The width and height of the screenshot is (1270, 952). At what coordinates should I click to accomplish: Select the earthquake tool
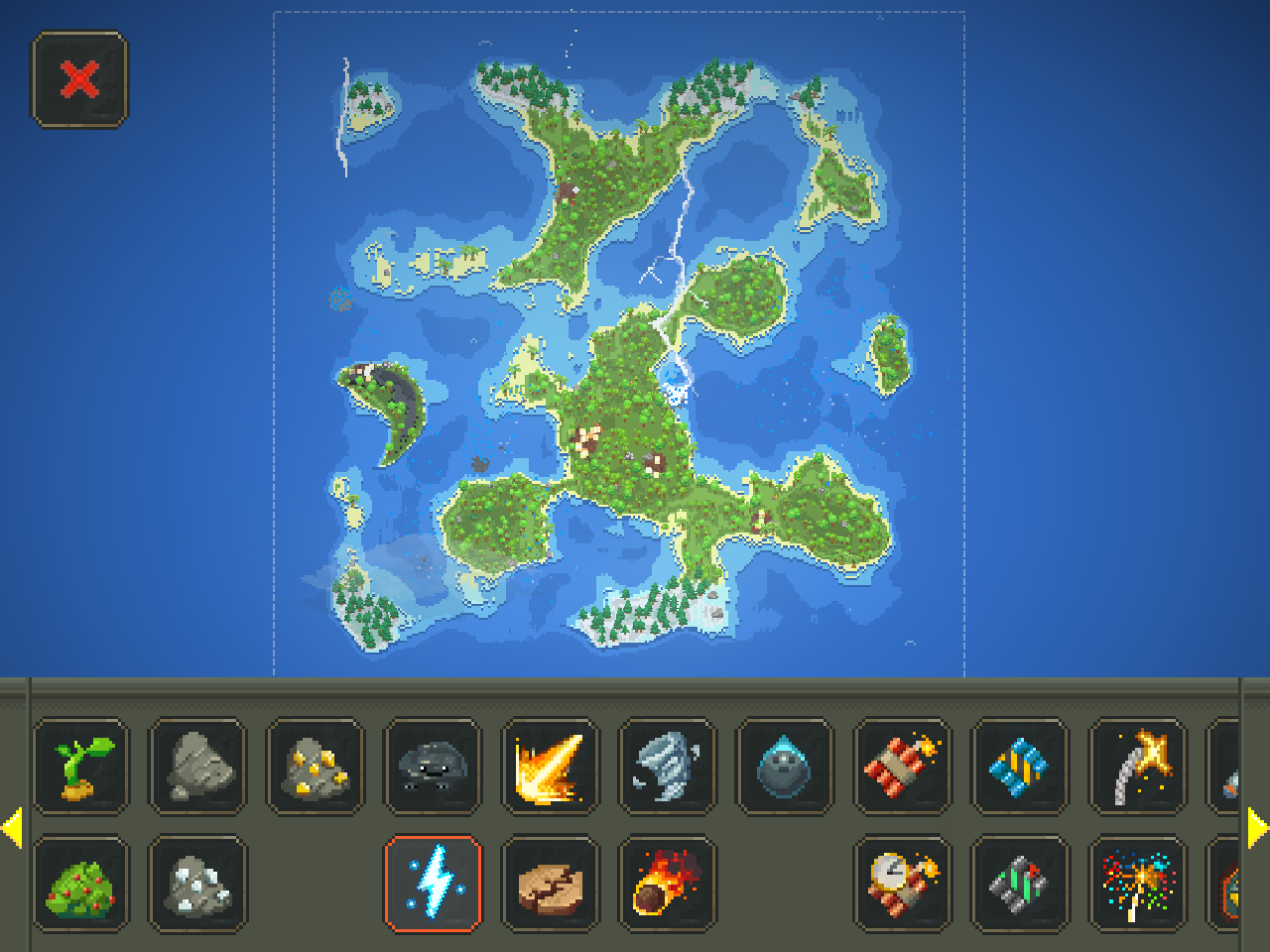pos(551,886)
